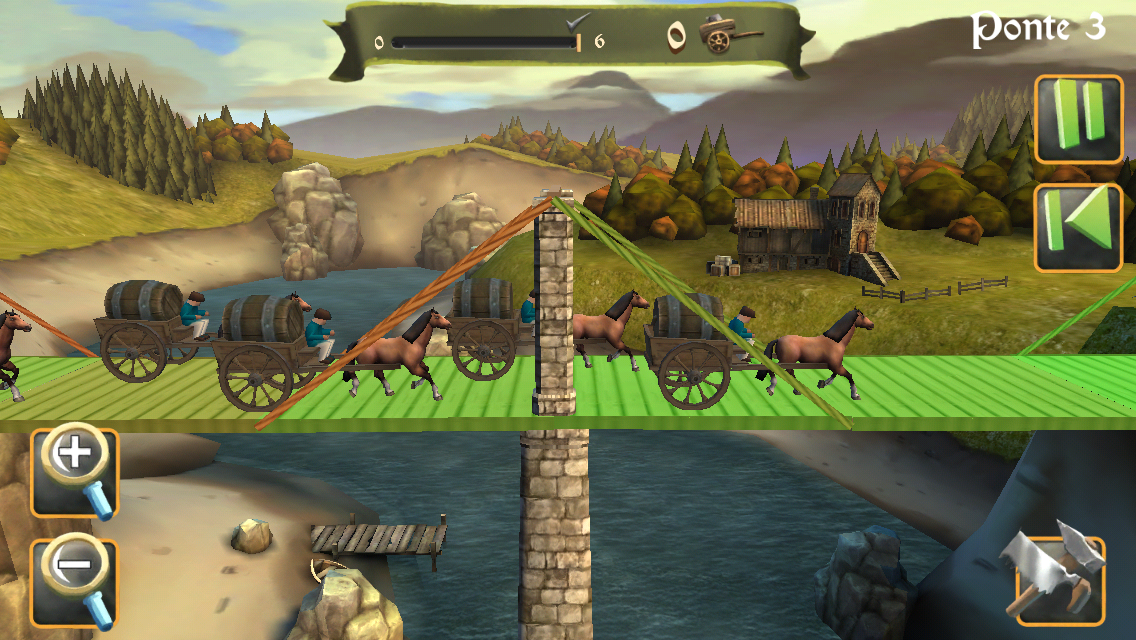Pause the bridge simulation
Image resolution: width=1136 pixels, height=640 pixels.
(1078, 119)
